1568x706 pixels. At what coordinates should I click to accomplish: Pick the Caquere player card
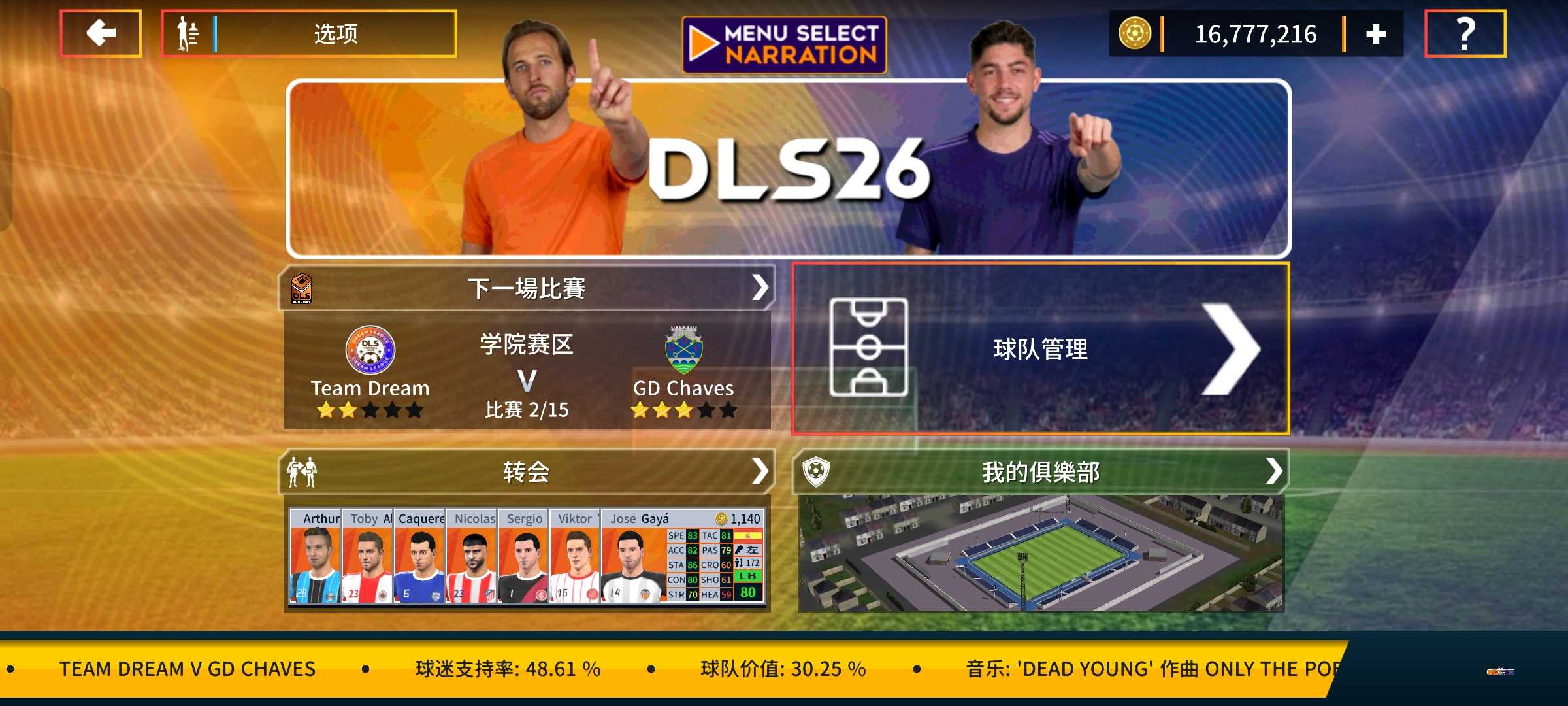coord(419,556)
